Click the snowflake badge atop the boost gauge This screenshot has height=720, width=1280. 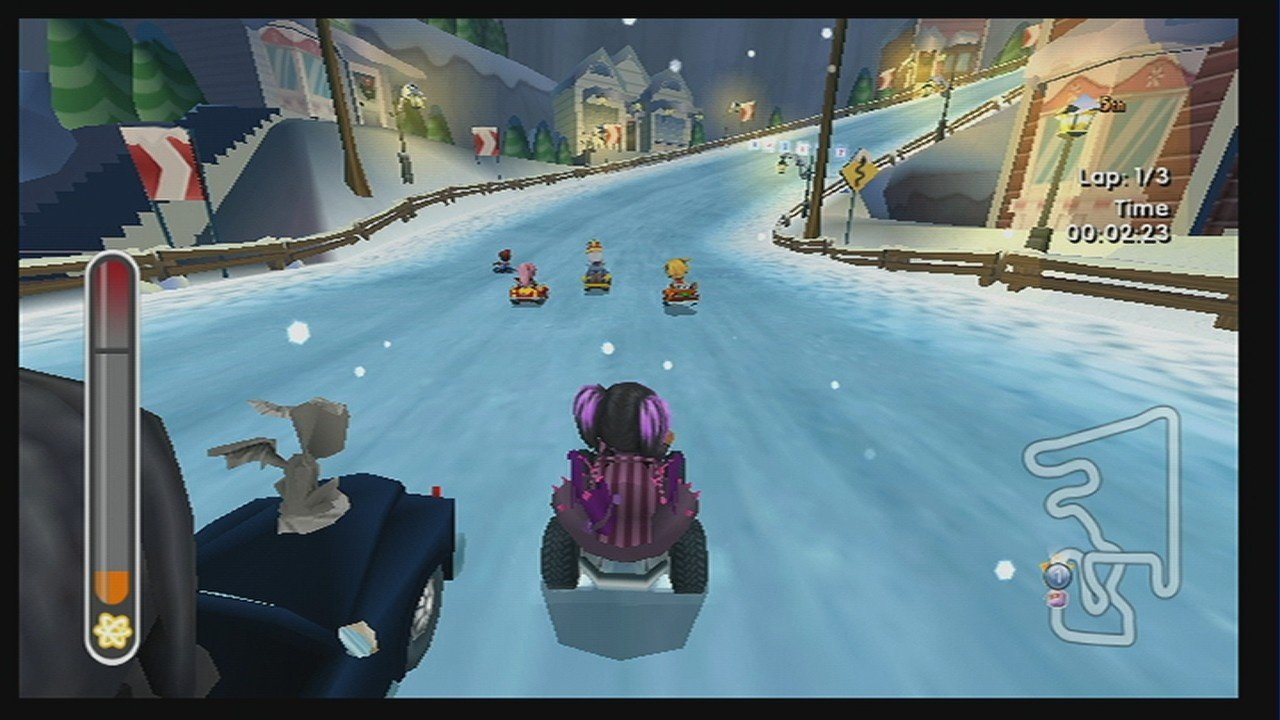click(111, 627)
